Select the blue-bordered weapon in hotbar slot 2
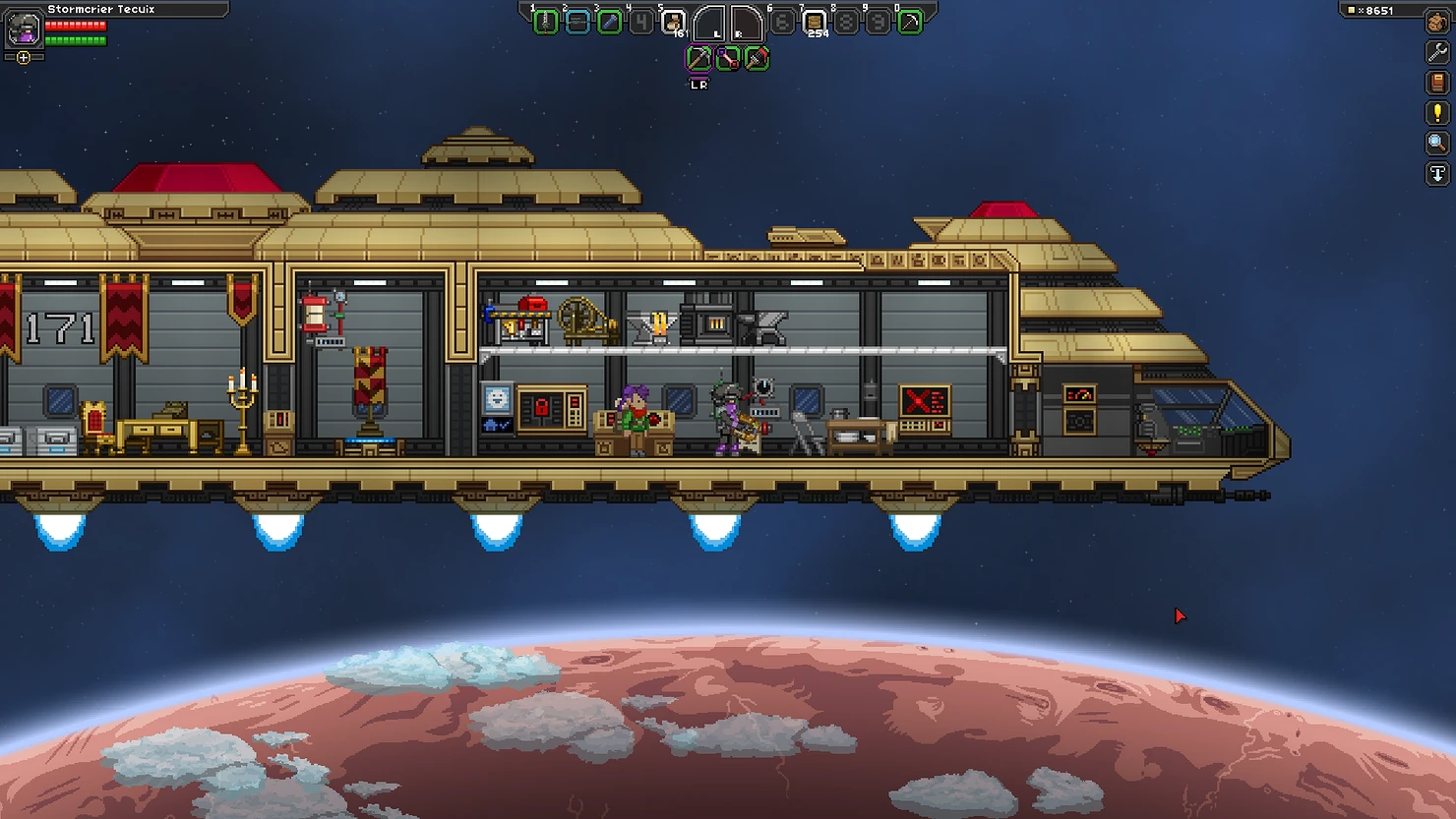This screenshot has width=1456, height=819. pyautogui.click(x=577, y=22)
